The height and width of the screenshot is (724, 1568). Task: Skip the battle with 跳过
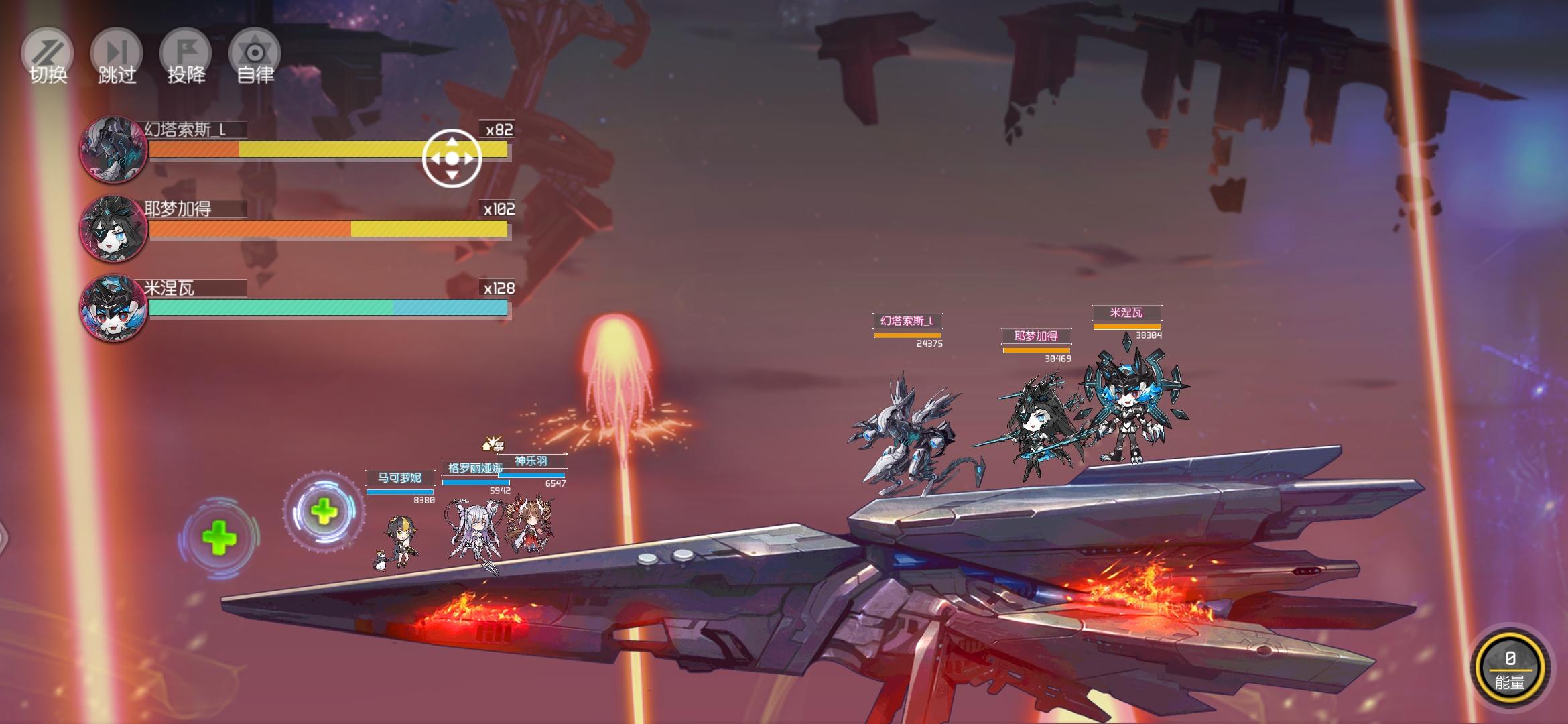click(x=117, y=57)
